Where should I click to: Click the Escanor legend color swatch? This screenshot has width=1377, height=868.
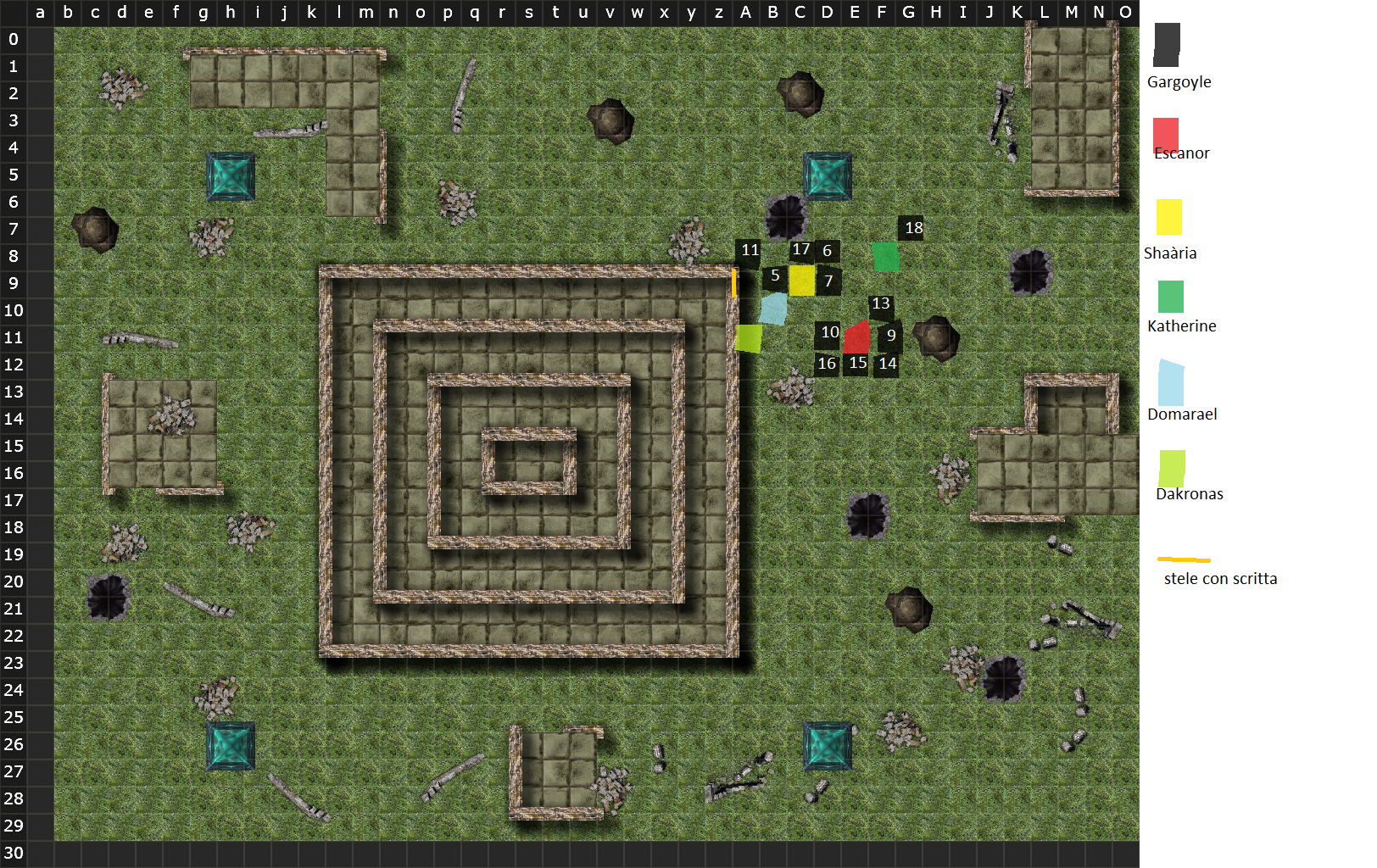pyautogui.click(x=1166, y=136)
